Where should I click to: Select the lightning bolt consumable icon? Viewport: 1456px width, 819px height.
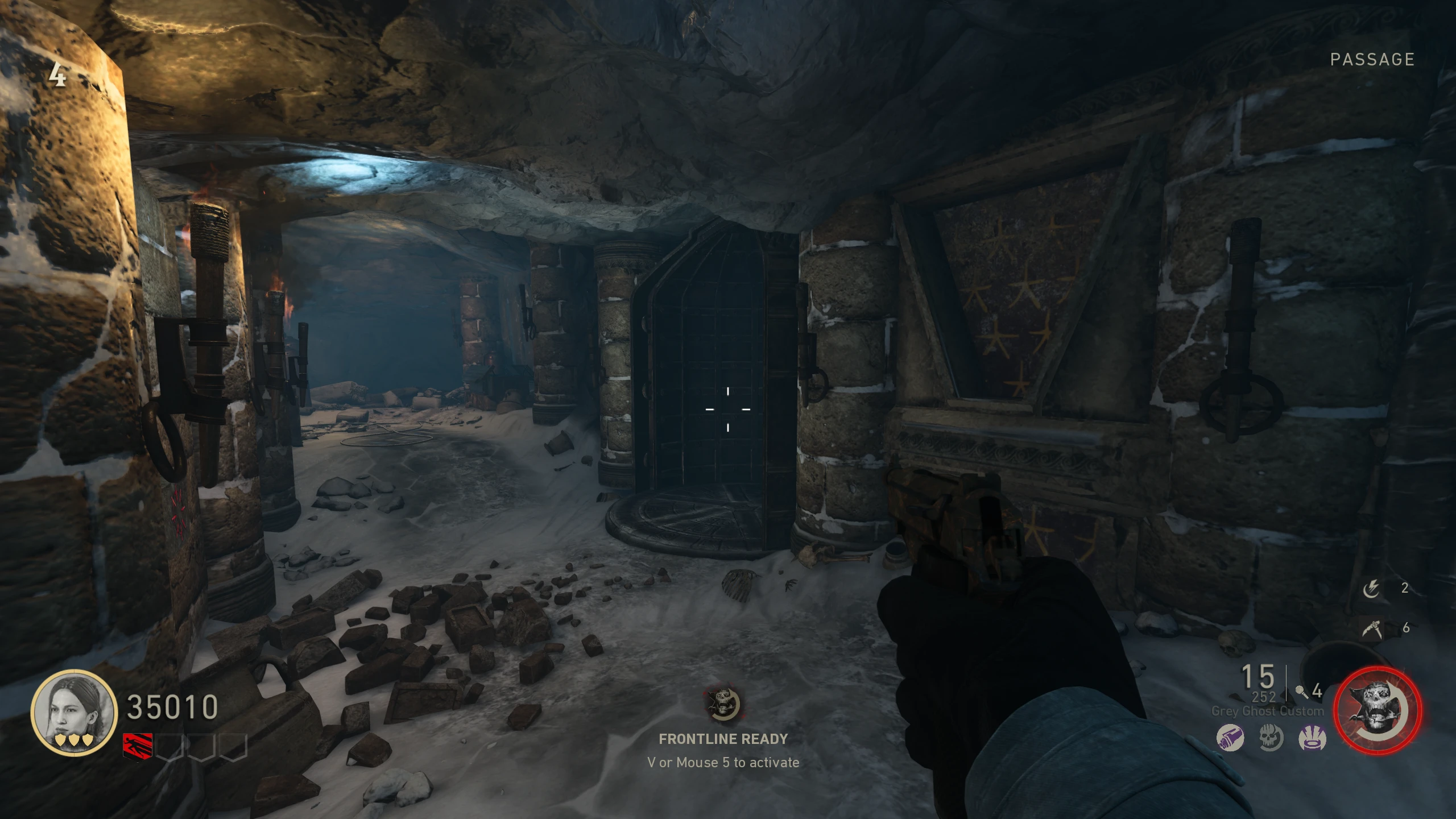tap(1371, 589)
